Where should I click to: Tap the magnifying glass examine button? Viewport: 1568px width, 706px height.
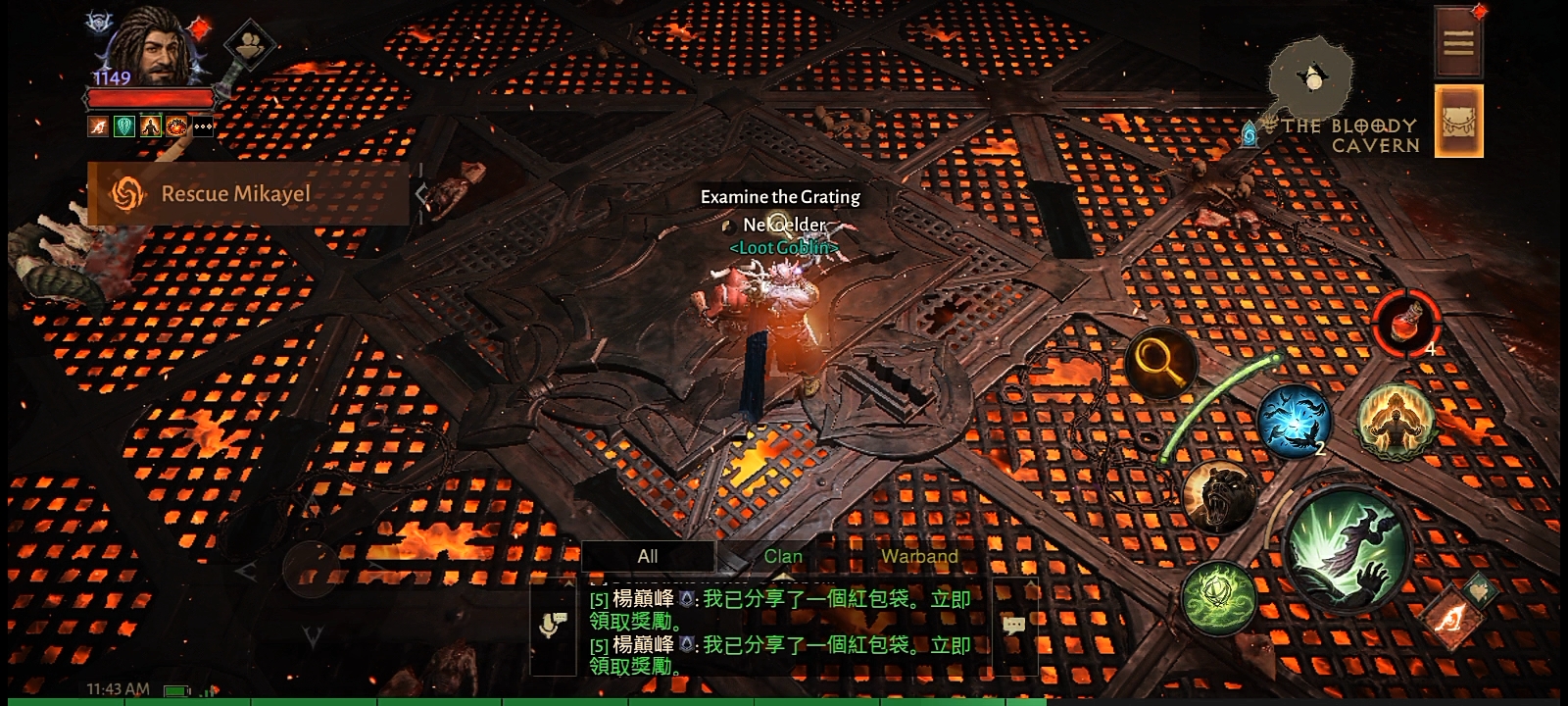pos(1161,363)
